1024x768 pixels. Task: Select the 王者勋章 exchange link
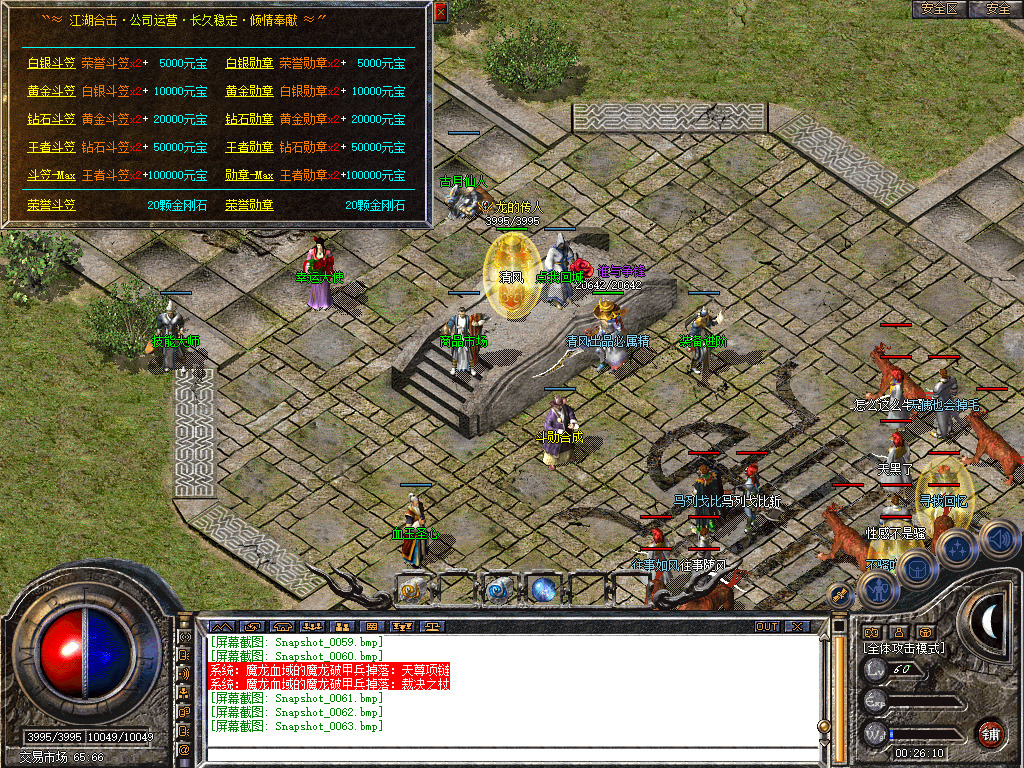click(249, 147)
